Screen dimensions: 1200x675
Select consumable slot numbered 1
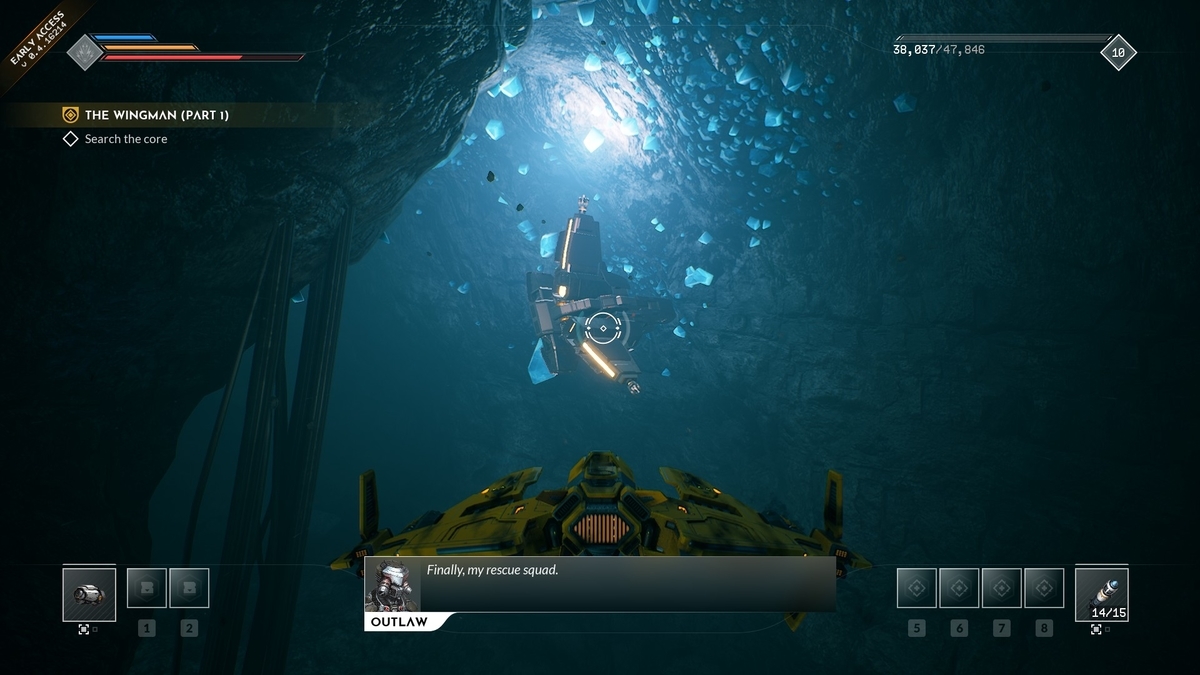pos(147,588)
